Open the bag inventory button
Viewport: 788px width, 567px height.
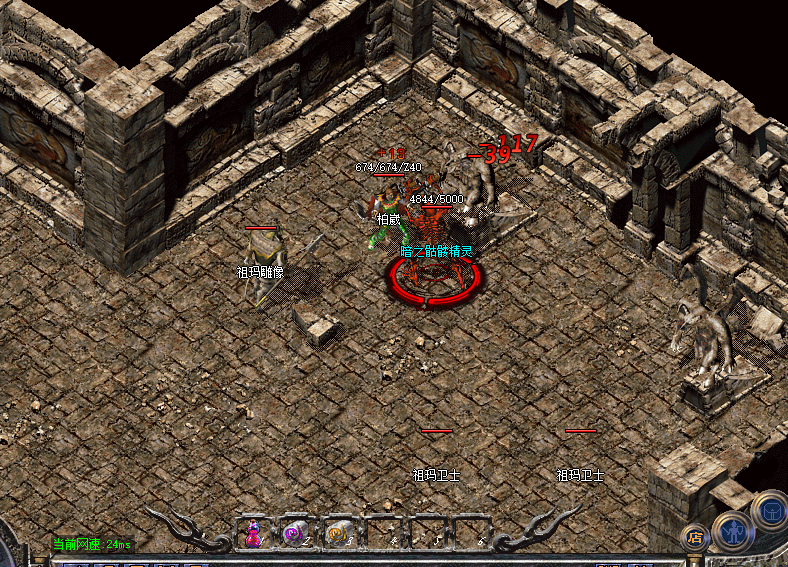click(x=771, y=510)
